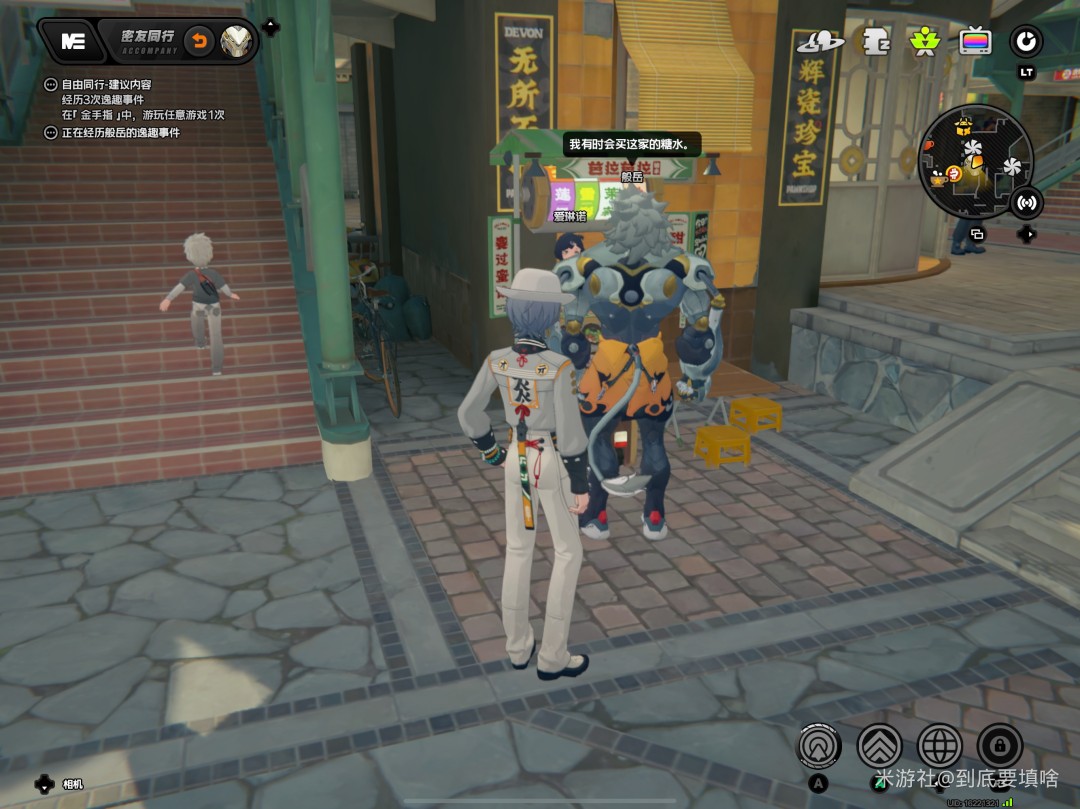This screenshot has width=1080, height=809.
Task: Open the 自由同行 suggested content objective
Action: click(106, 86)
